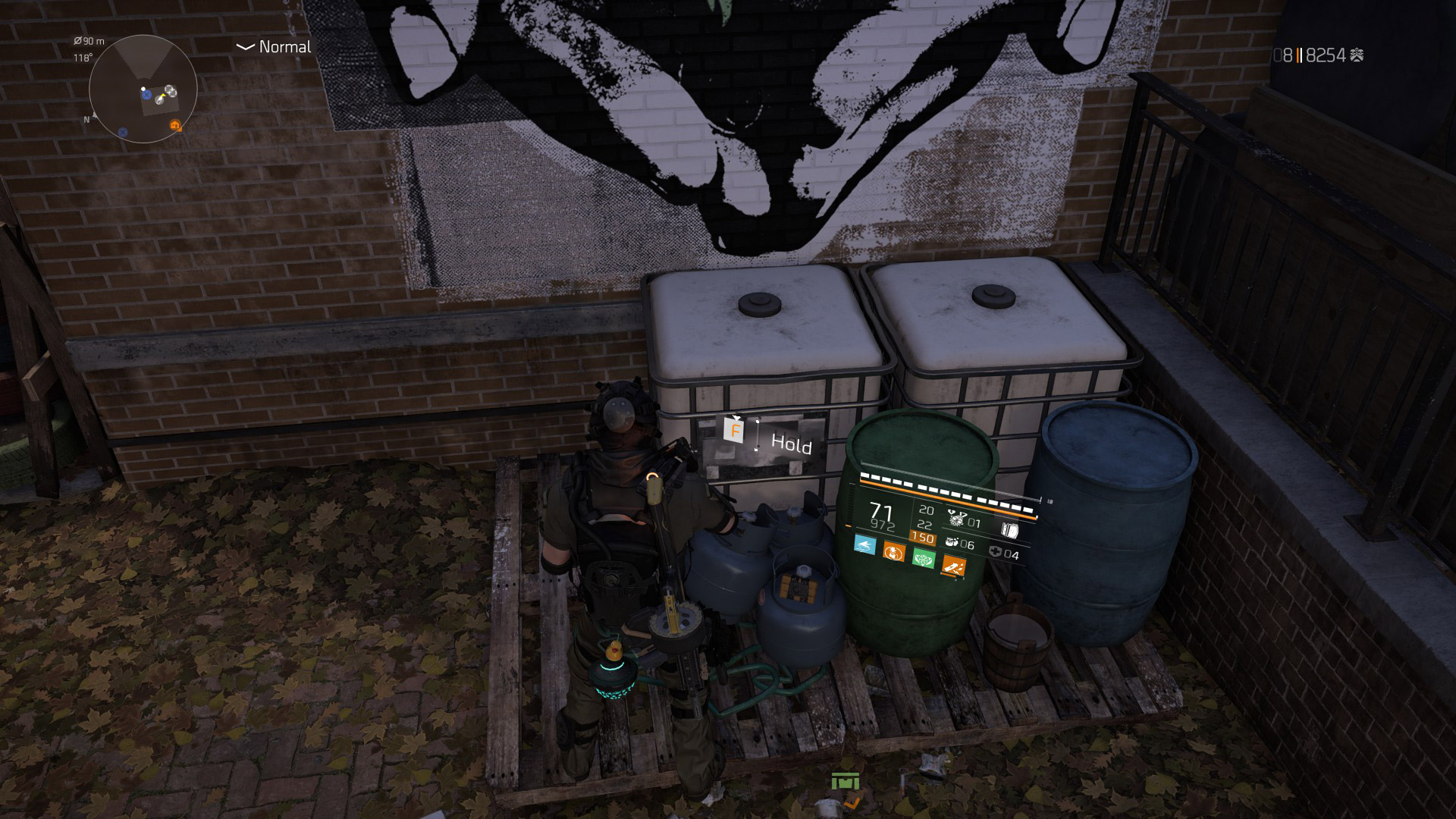Select the blue arrow buff icon
The image size is (1456, 819).
(864, 544)
